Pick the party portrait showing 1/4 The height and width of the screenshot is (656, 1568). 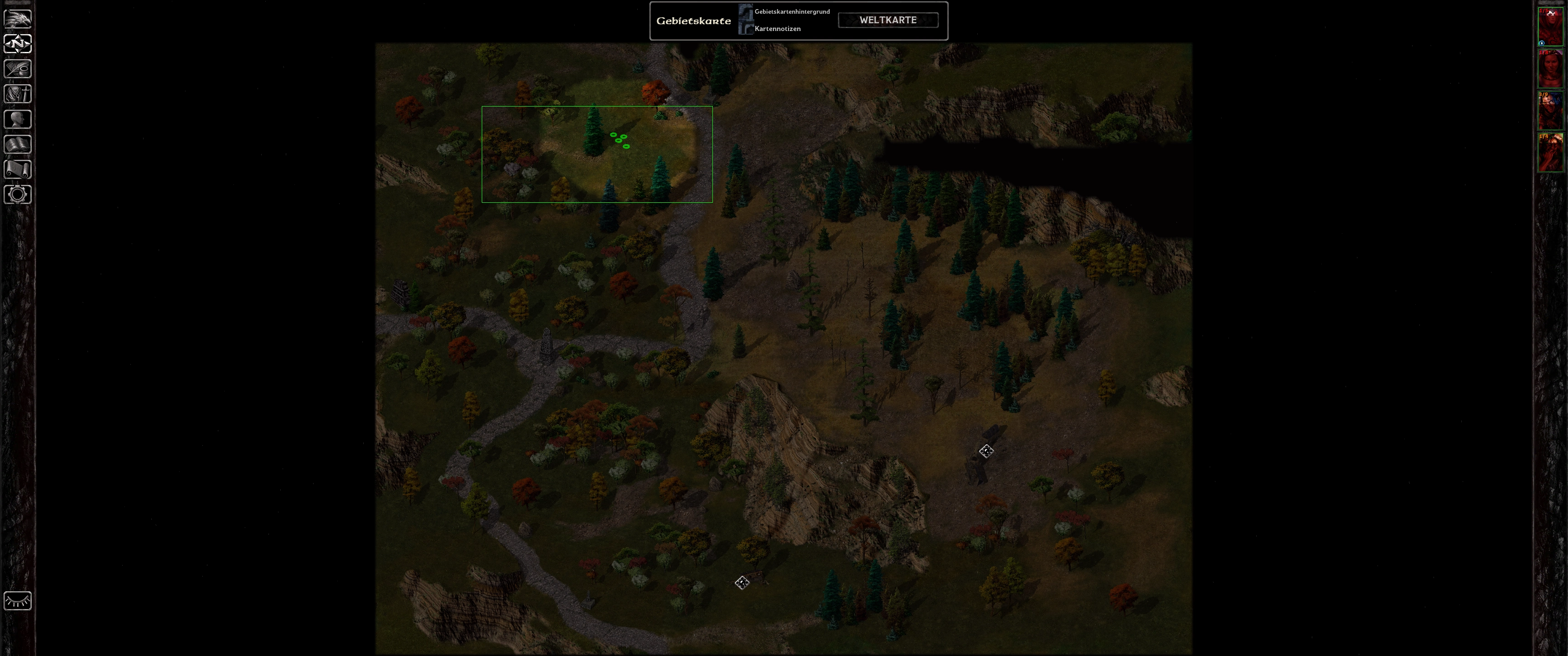(x=1550, y=152)
